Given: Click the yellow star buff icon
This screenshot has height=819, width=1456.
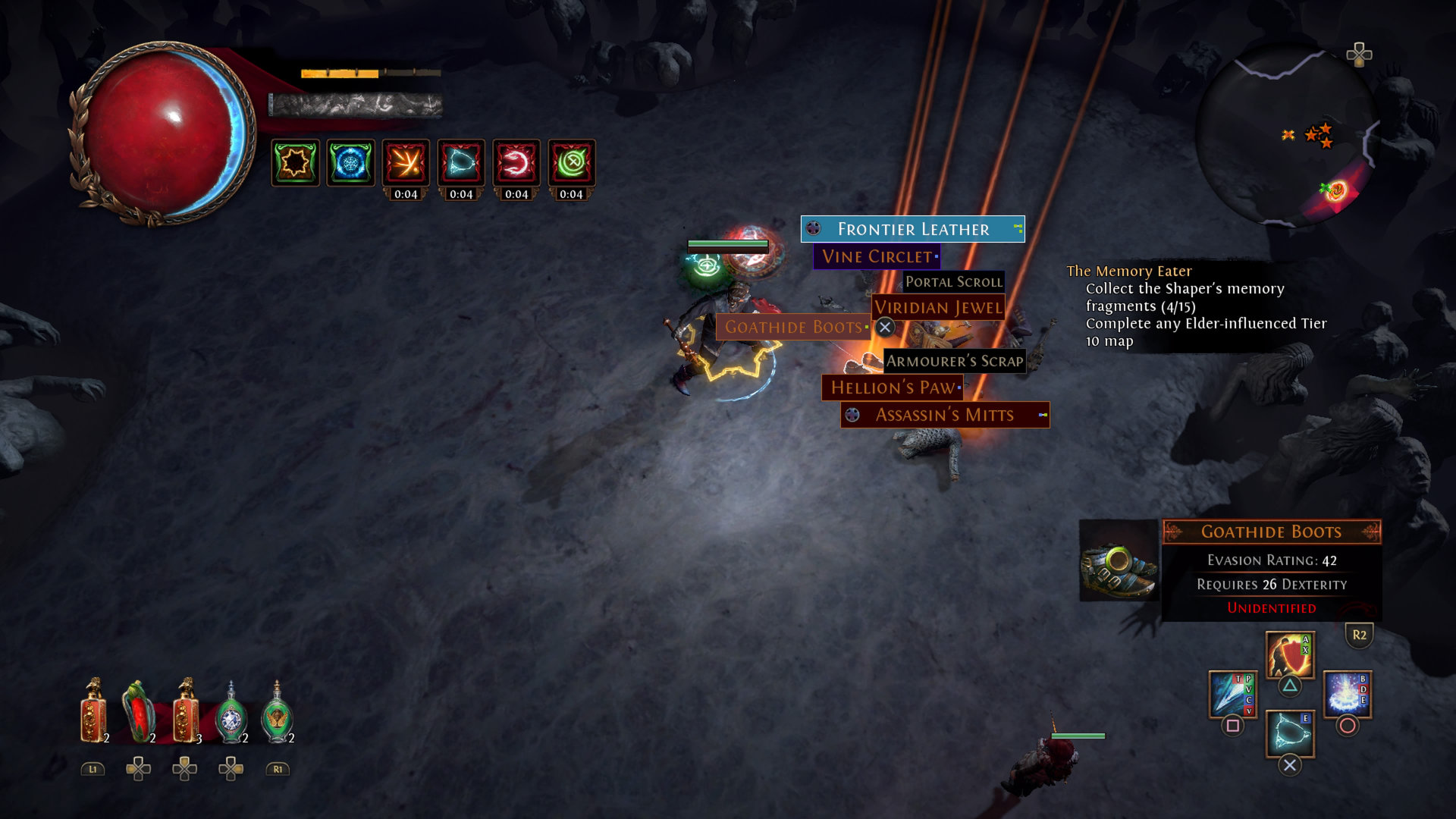Looking at the screenshot, I should (295, 162).
